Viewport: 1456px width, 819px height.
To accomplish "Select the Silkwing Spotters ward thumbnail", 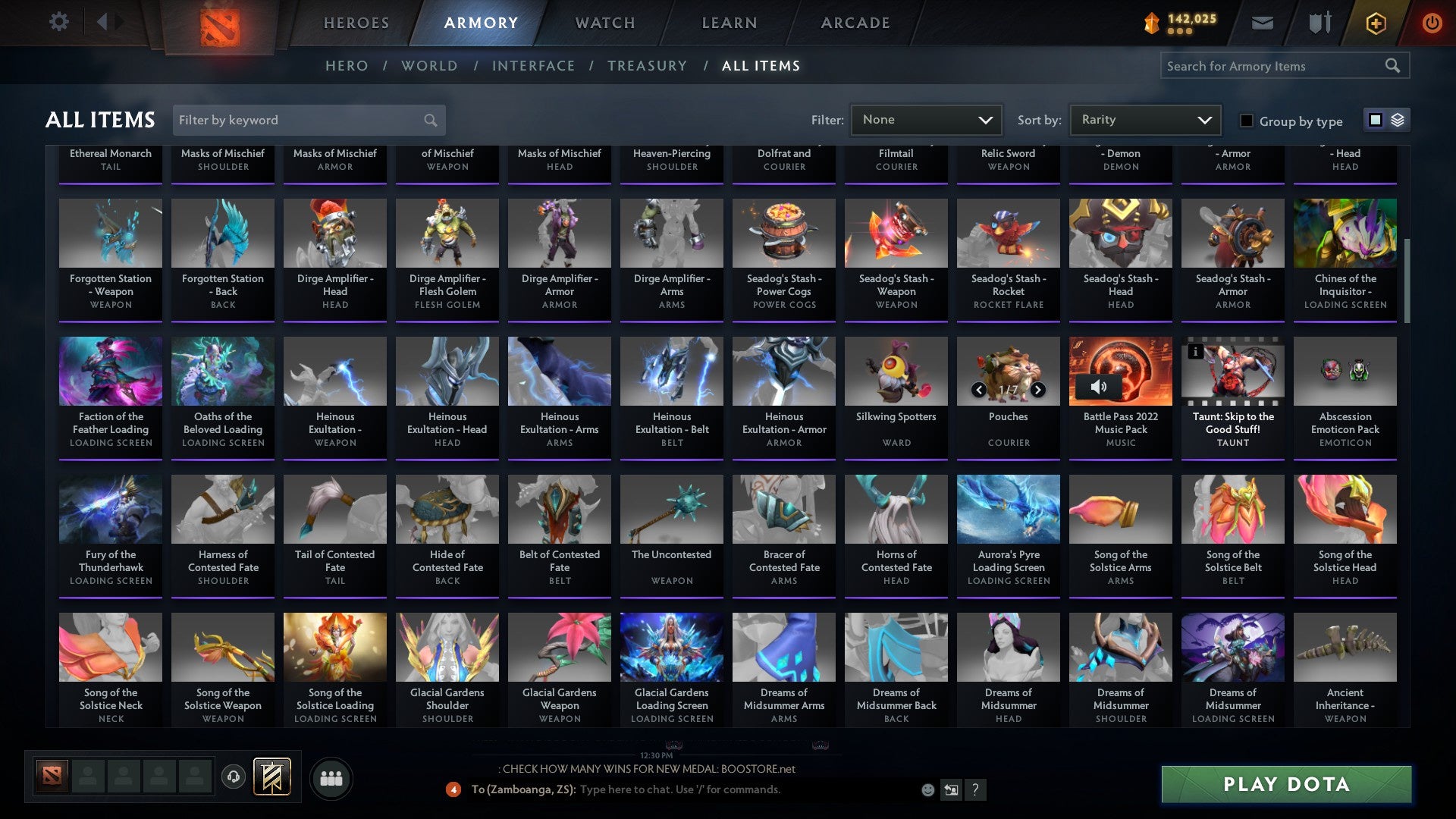I will coord(896,371).
